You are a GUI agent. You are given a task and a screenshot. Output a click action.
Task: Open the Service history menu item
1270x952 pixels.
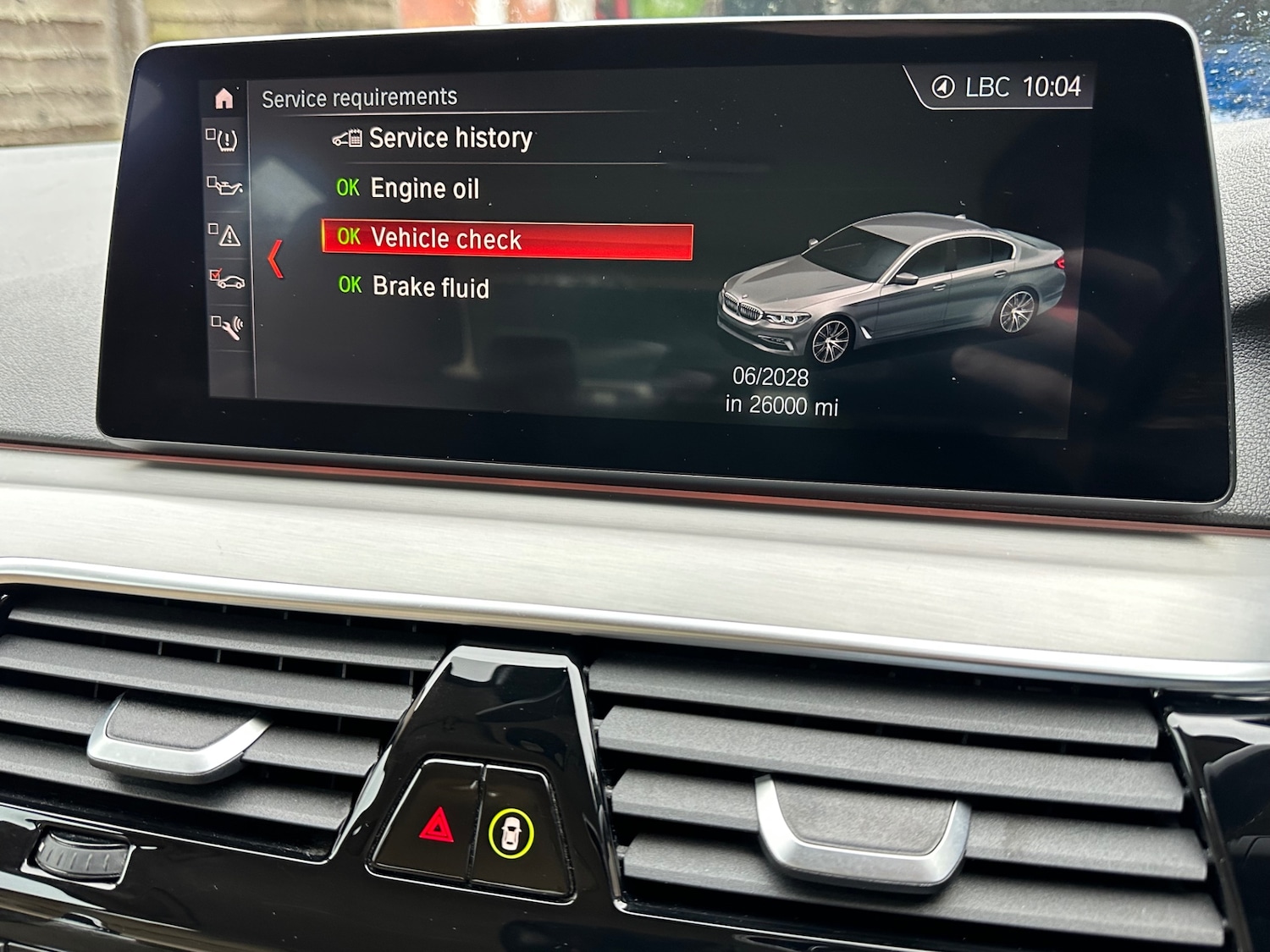[x=450, y=137]
